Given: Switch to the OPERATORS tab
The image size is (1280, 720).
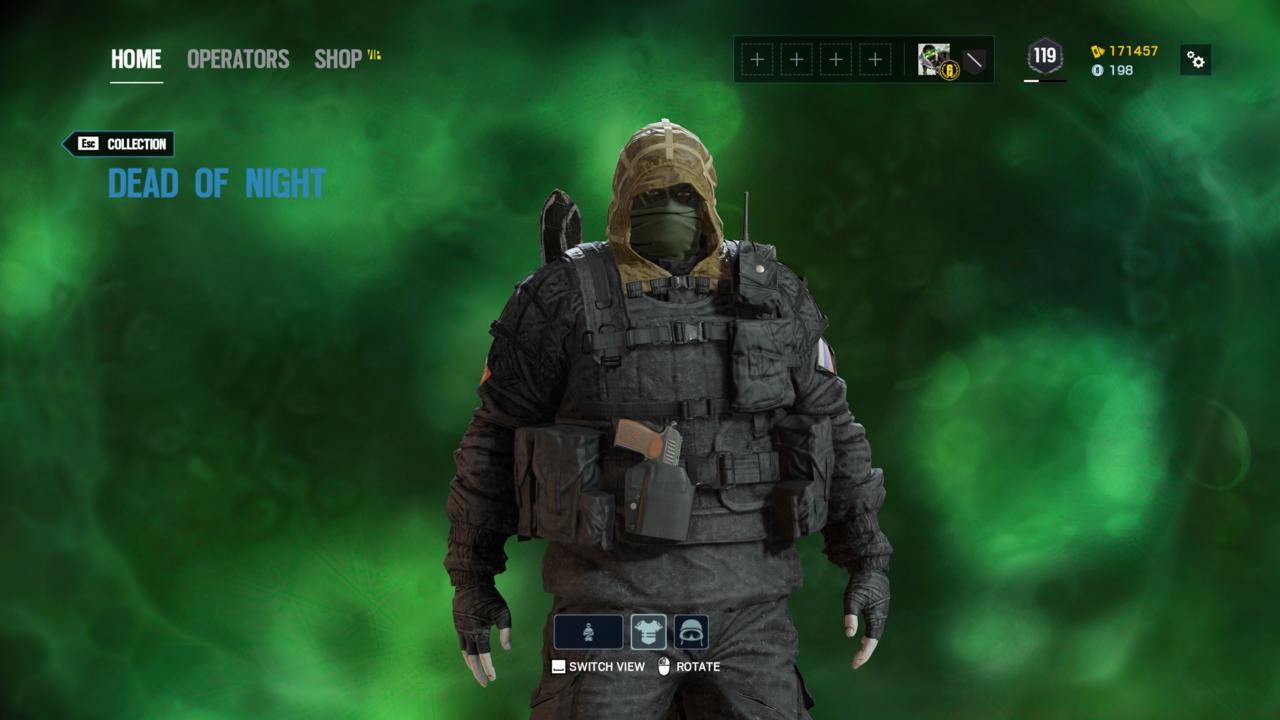Looking at the screenshot, I should 237,59.
